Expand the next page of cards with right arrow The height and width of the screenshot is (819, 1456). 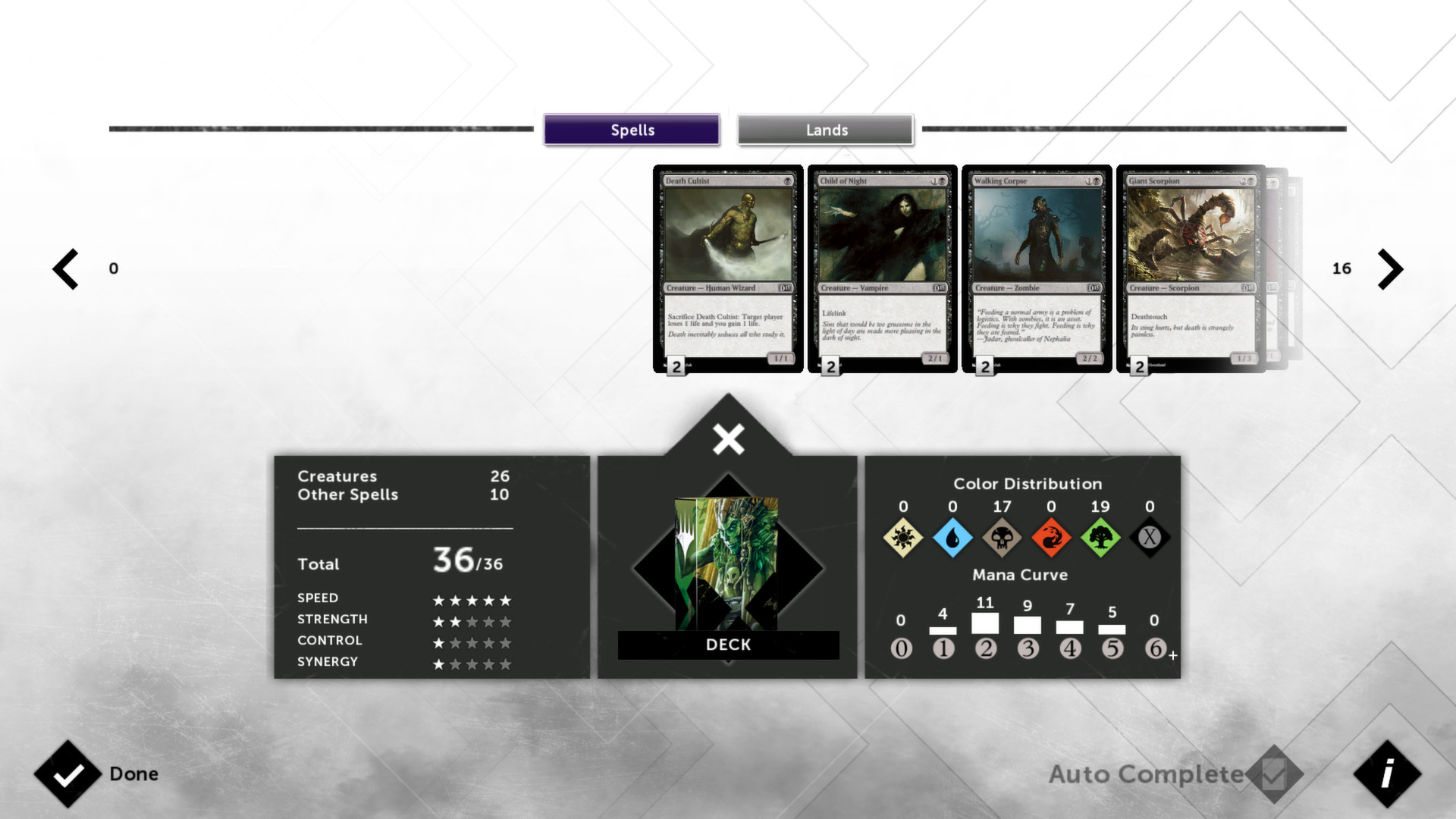click(x=1391, y=268)
